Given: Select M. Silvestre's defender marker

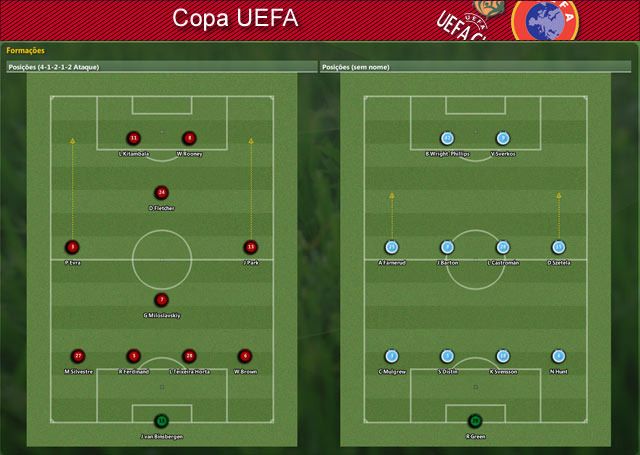Looking at the screenshot, I should [x=78, y=355].
